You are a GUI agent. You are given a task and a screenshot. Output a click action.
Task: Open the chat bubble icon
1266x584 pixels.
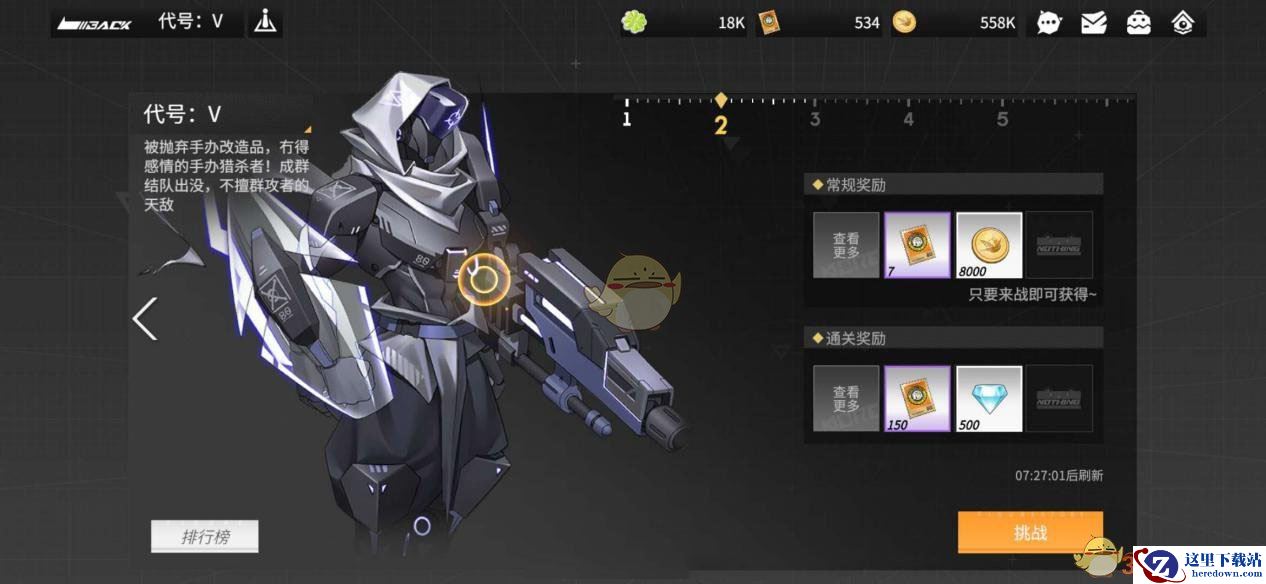click(x=1049, y=22)
